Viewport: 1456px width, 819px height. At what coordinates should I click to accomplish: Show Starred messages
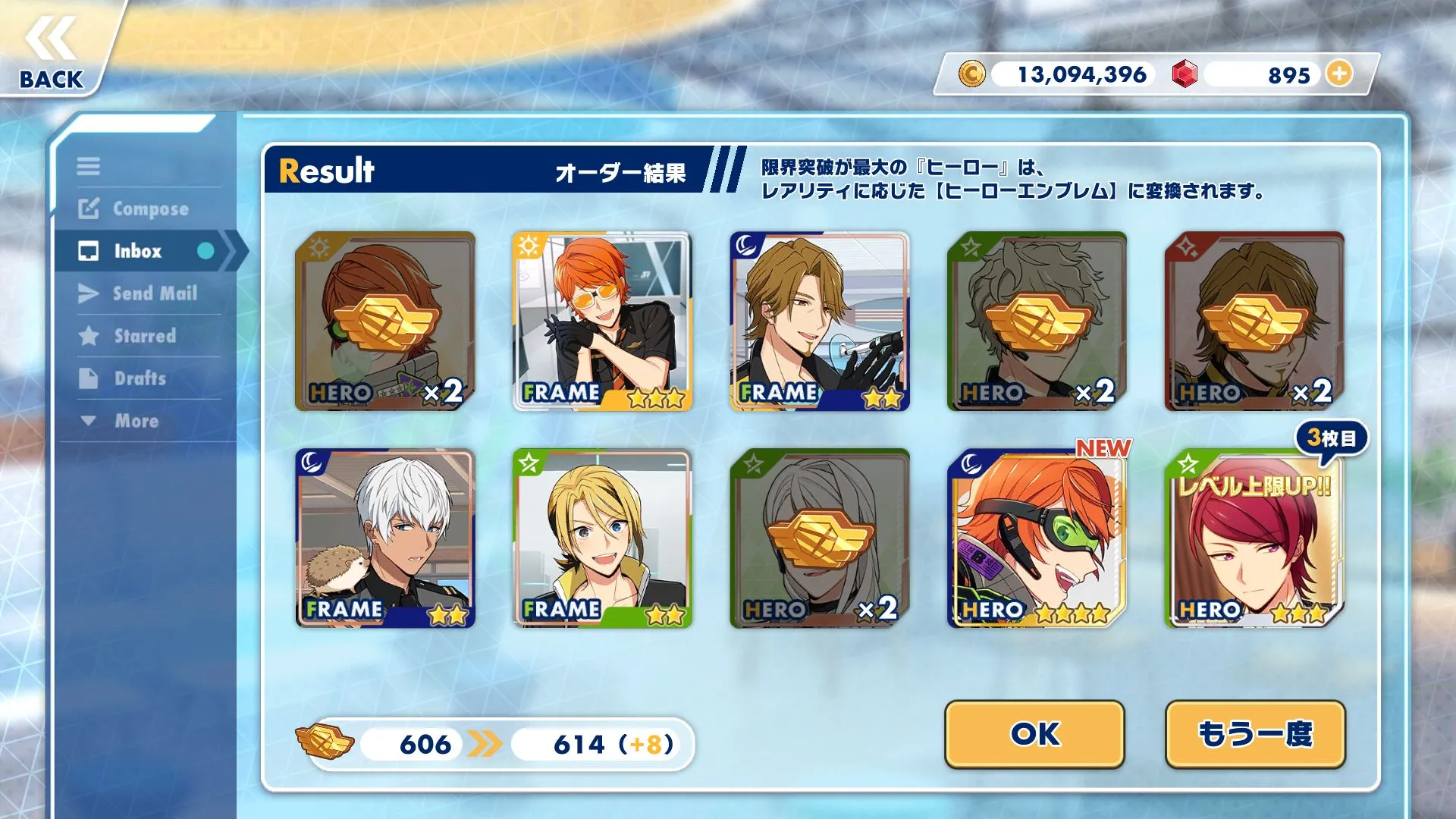point(129,336)
